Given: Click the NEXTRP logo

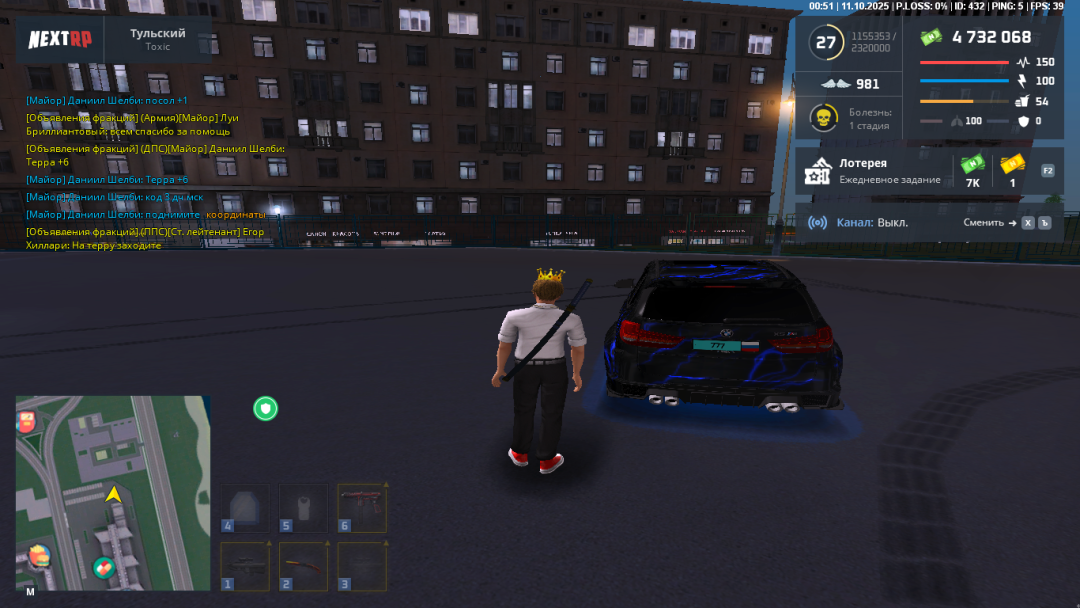Looking at the screenshot, I should [x=60, y=39].
